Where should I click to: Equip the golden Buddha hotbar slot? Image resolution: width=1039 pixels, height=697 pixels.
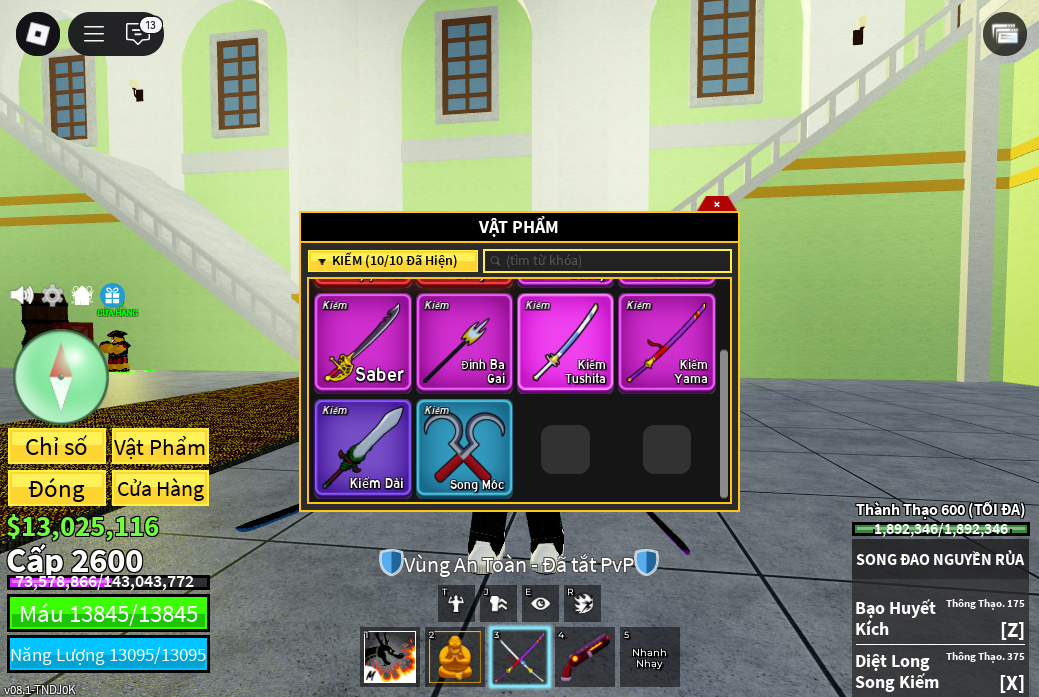coord(455,657)
